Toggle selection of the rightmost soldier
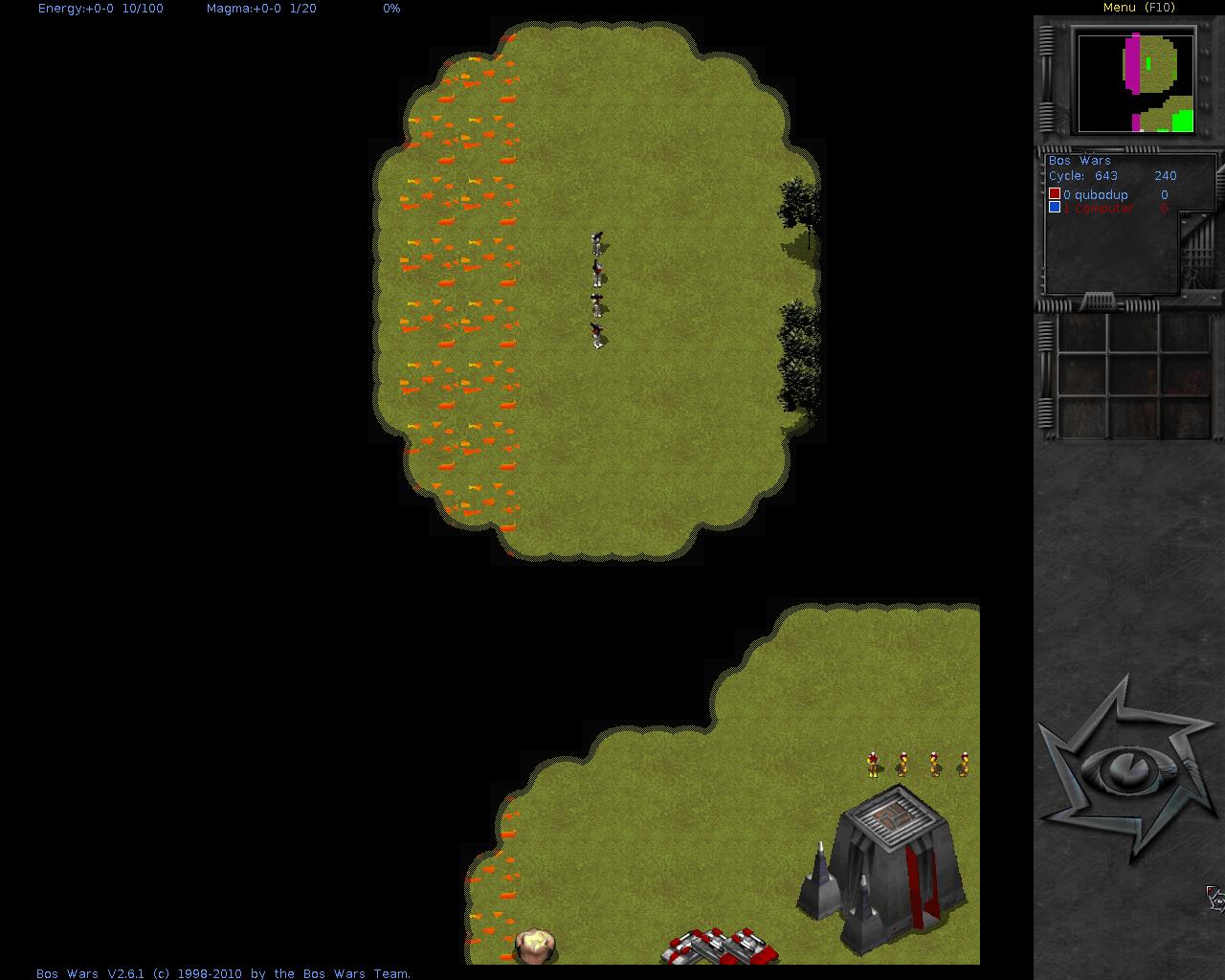The height and width of the screenshot is (980, 1225). [964, 766]
